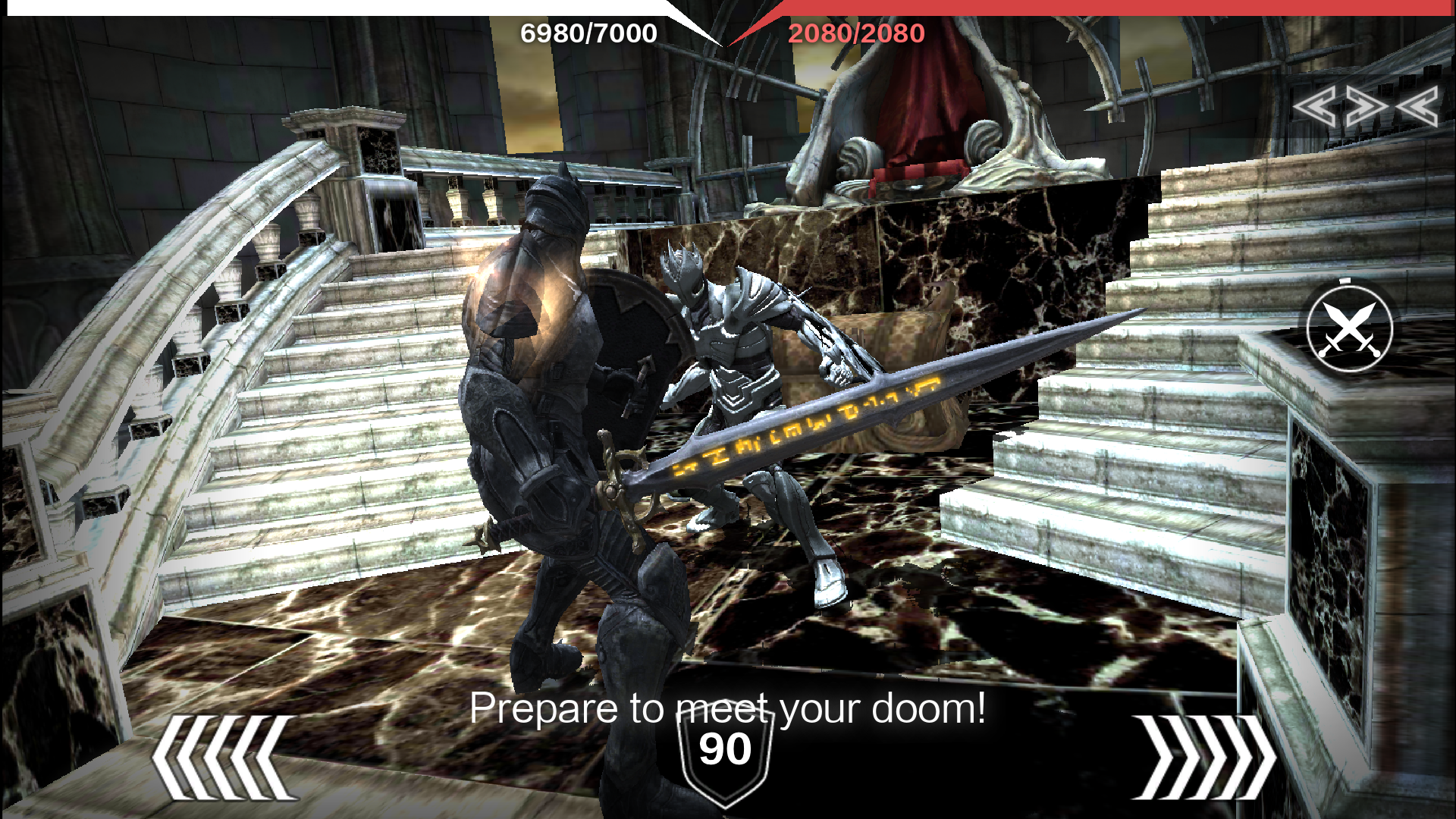Tap the left dodge arrows
The width and height of the screenshot is (1456, 819).
click(x=224, y=757)
